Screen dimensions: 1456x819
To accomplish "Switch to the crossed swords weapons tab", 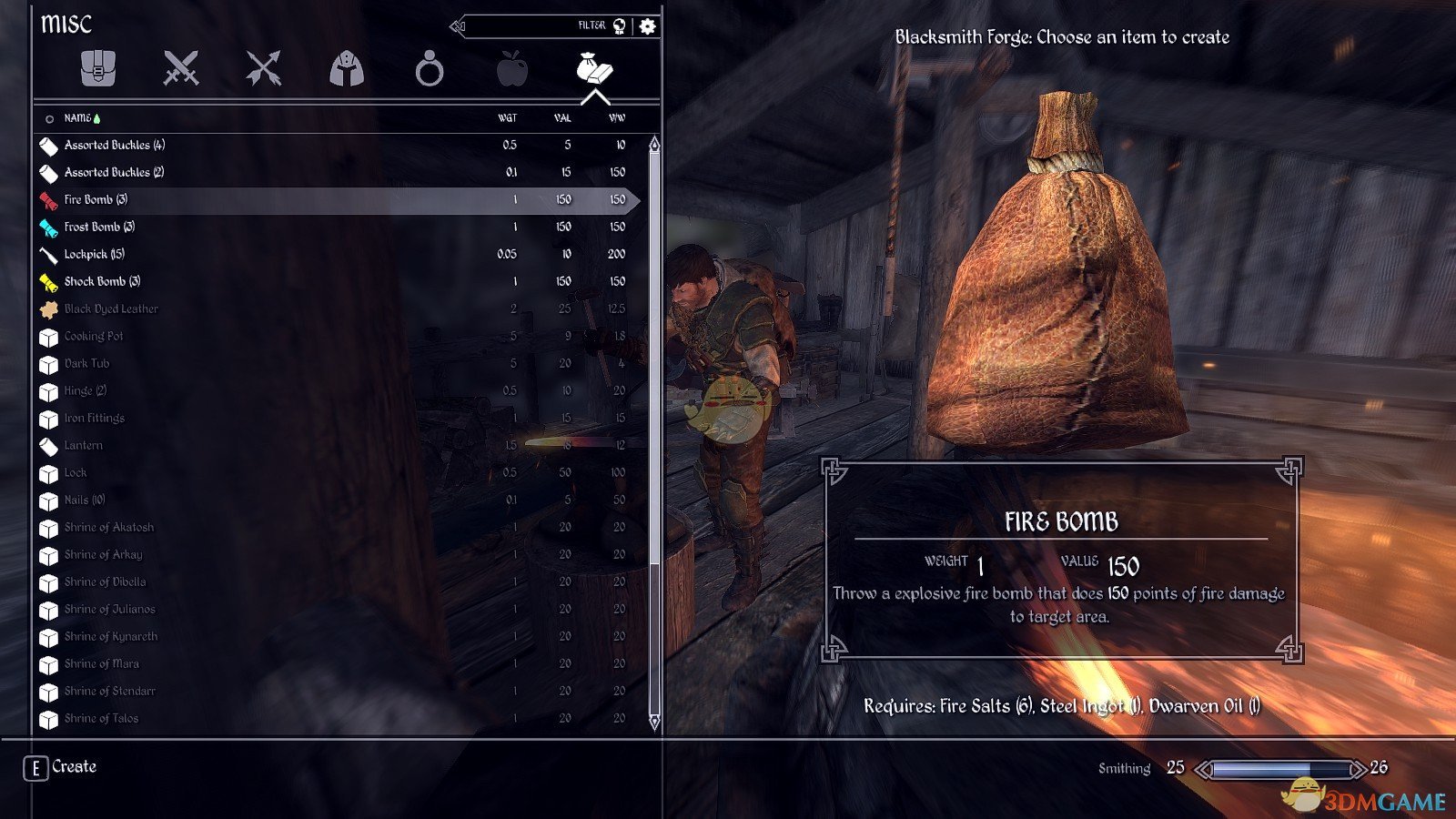I will tap(180, 68).
